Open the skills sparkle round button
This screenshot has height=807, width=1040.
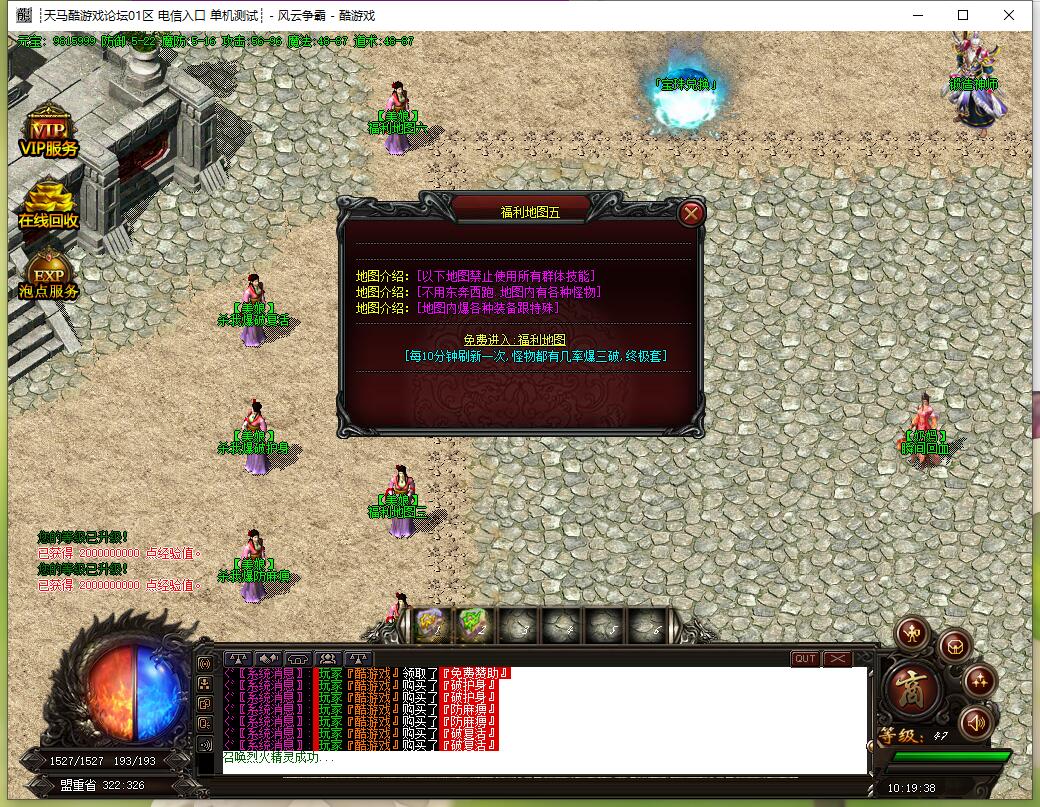pos(979,682)
